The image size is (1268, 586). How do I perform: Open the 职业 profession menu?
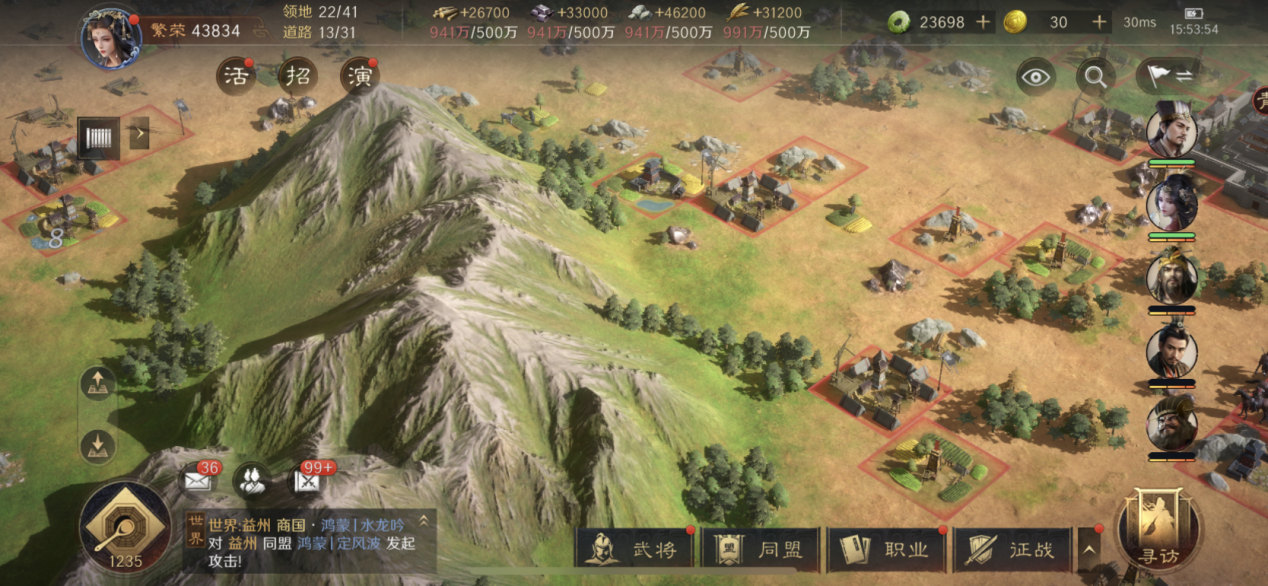pyautogui.click(x=887, y=549)
